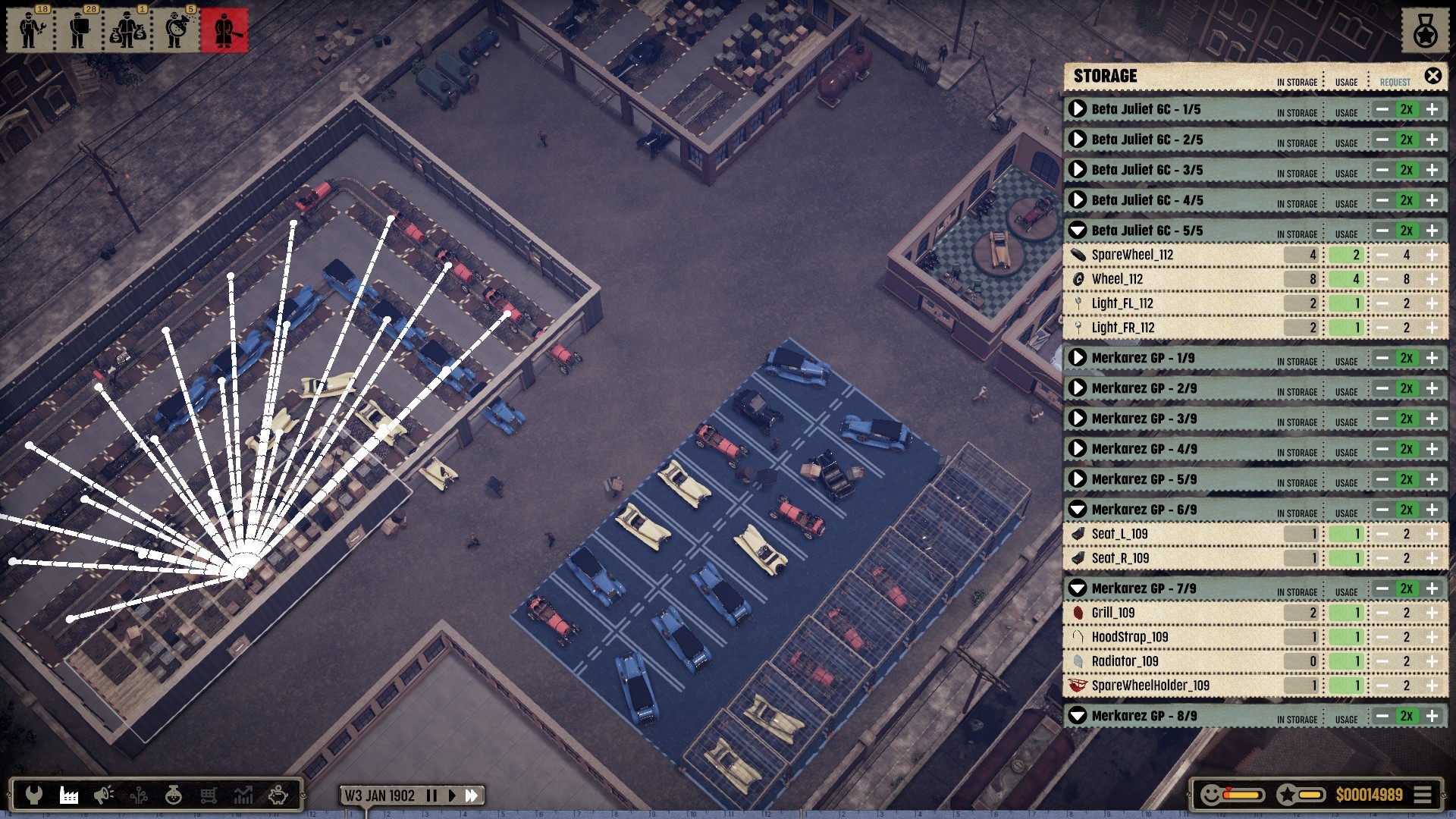The width and height of the screenshot is (1456, 819).
Task: Expand the Beta Juliet 6C - 1/5 row
Action: (1078, 109)
